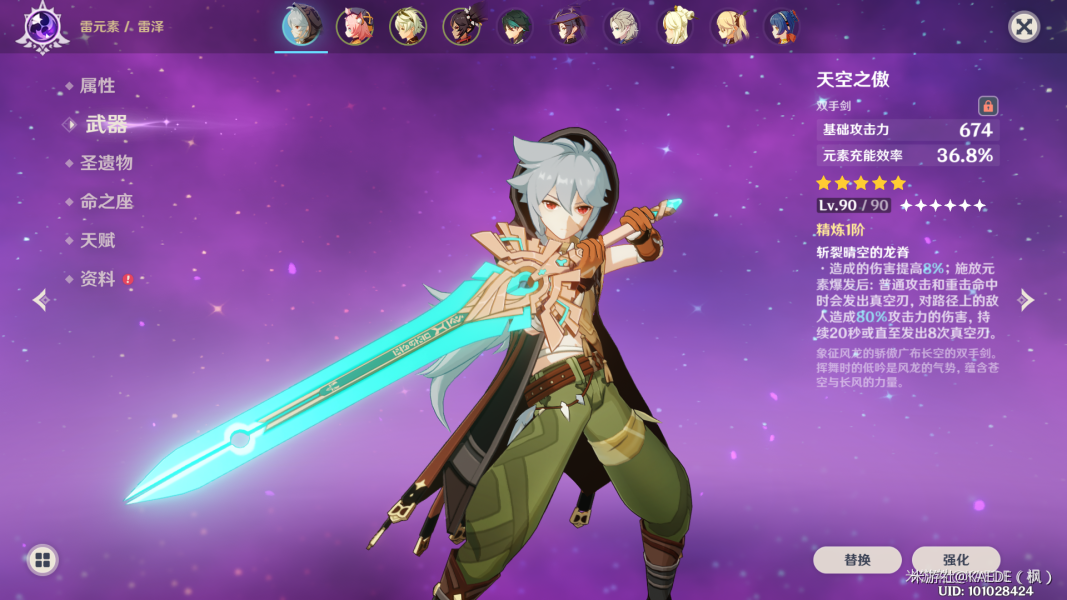Close the character screen

tap(1023, 26)
